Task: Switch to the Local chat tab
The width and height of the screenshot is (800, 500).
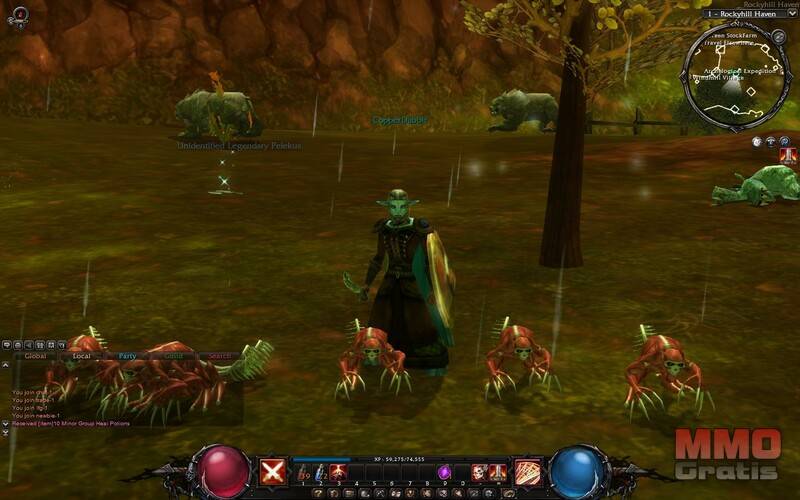Action: tap(82, 356)
